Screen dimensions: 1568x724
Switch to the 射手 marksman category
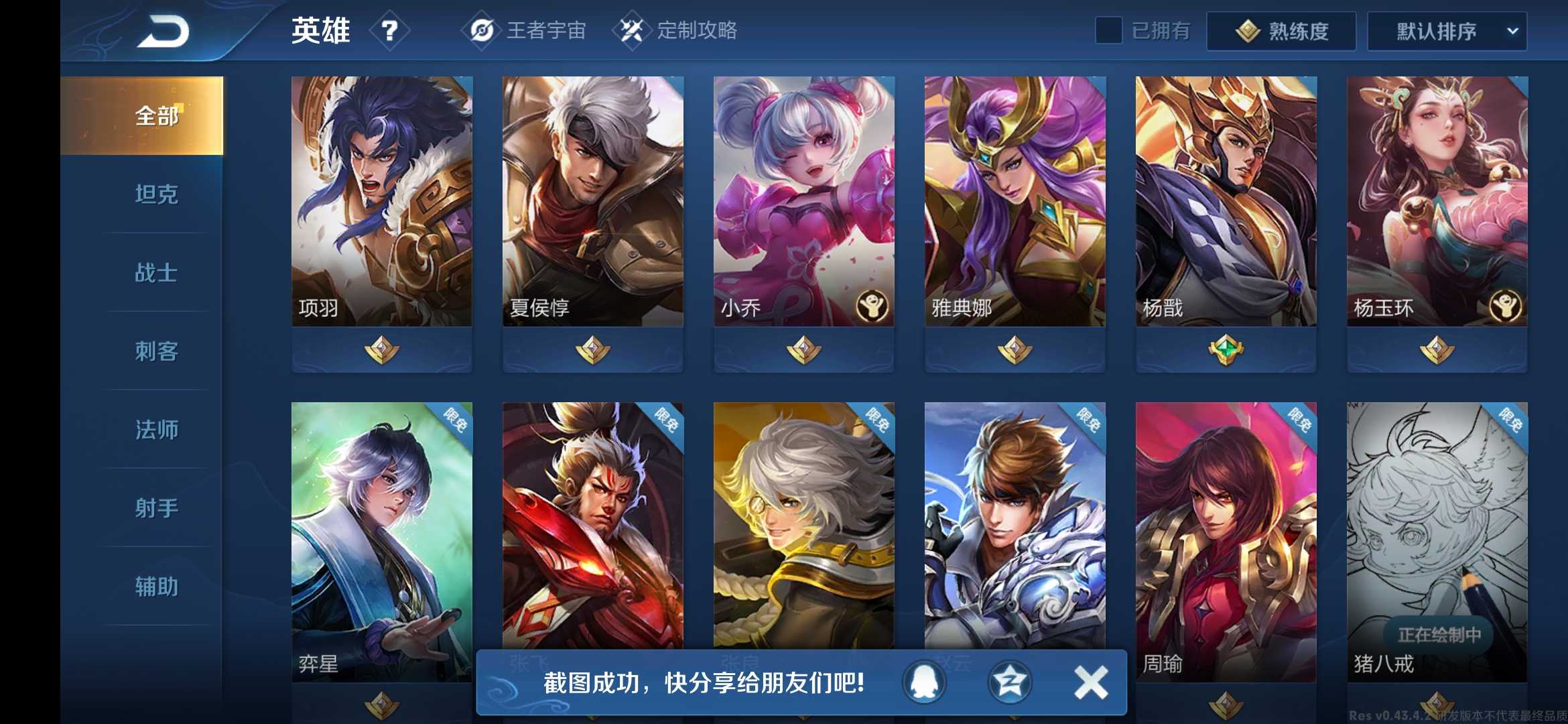[155, 508]
